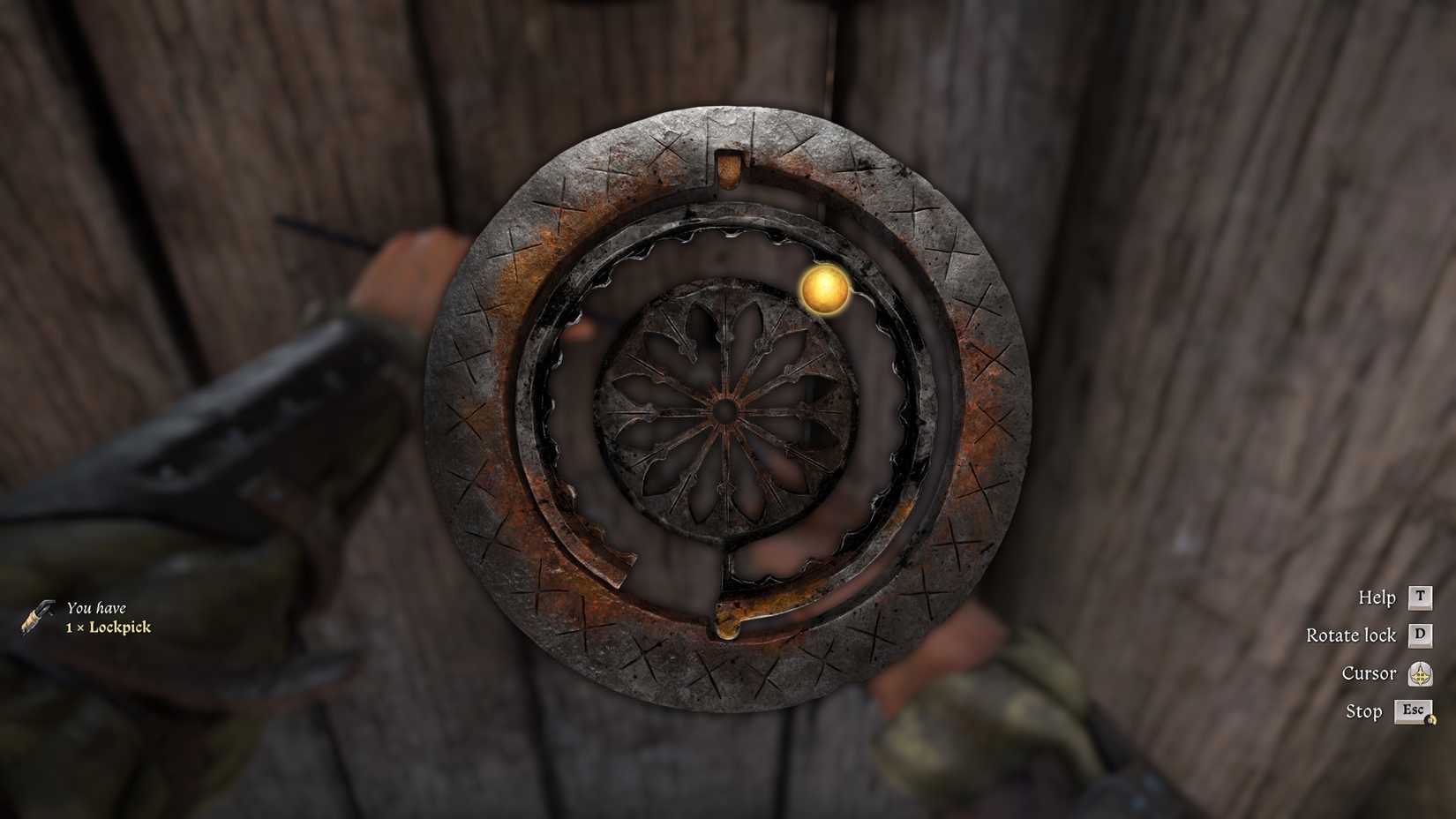Select the Cursor control icon
The image size is (1456, 819).
click(1421, 673)
